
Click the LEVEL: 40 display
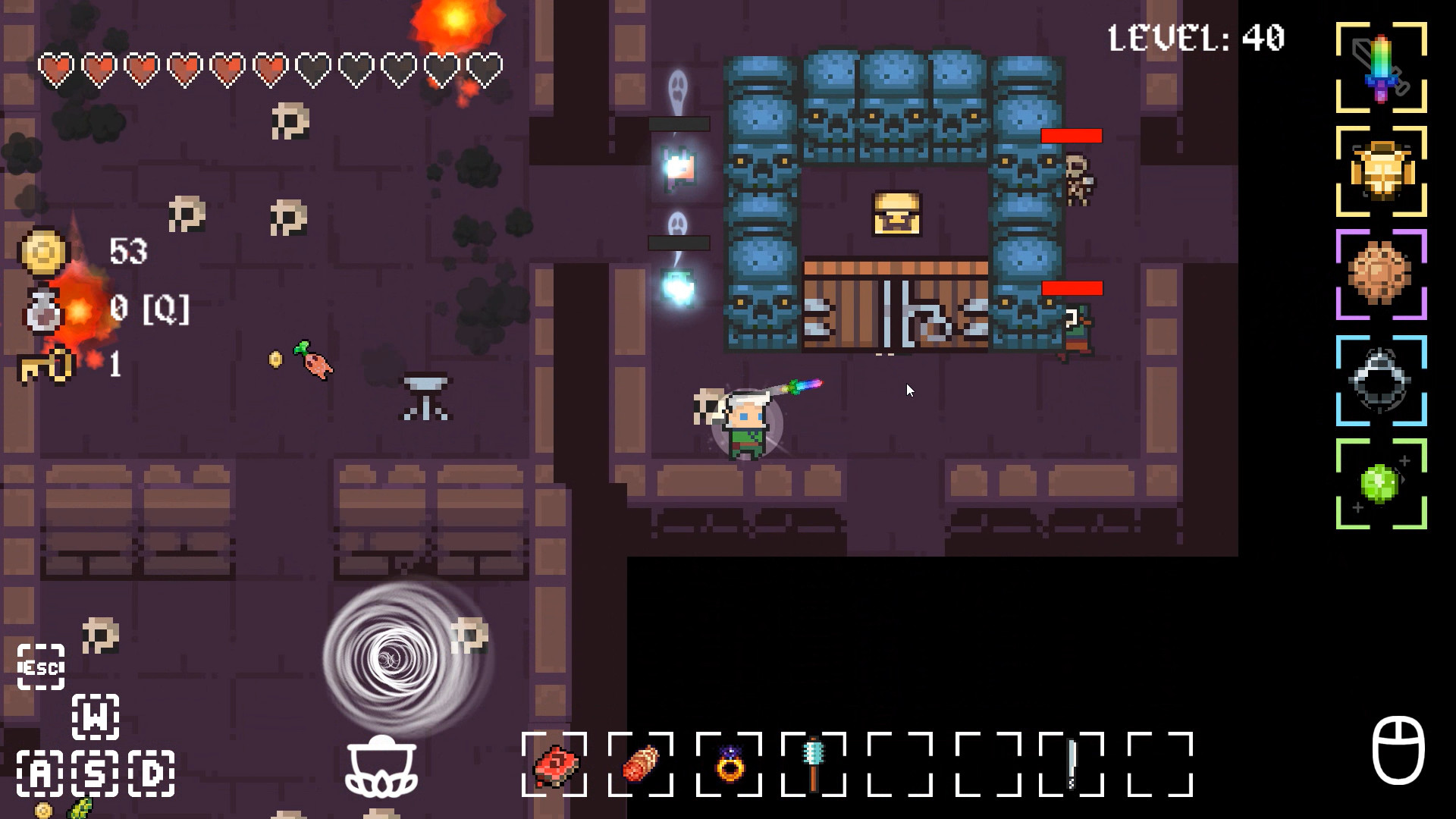[1196, 37]
